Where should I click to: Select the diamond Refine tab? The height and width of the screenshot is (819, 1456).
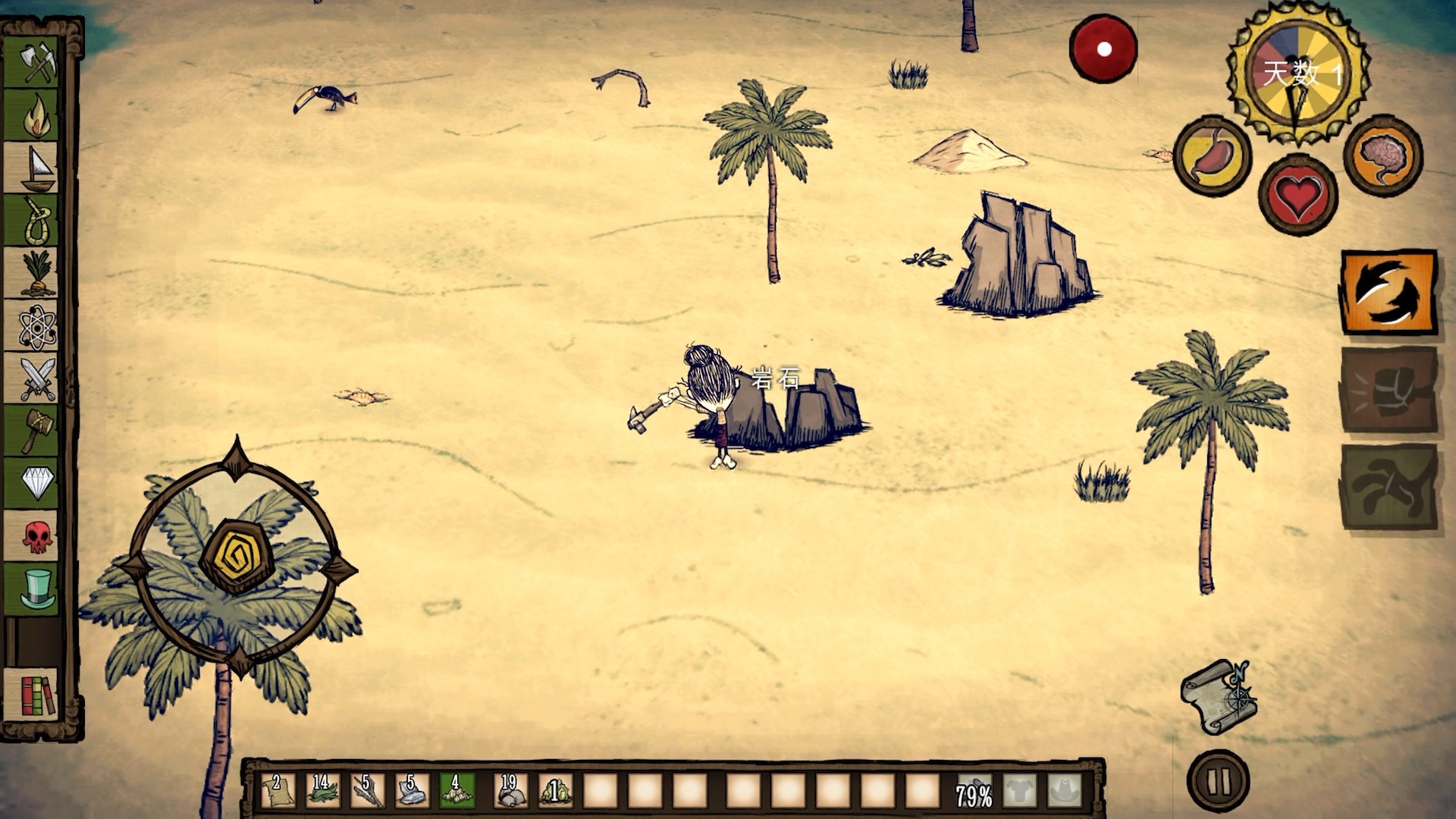[x=36, y=482]
